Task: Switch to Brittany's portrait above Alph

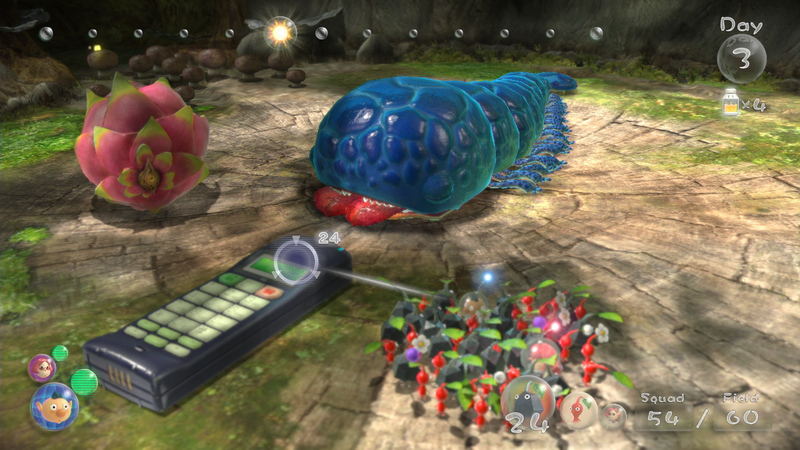Action: click(42, 367)
